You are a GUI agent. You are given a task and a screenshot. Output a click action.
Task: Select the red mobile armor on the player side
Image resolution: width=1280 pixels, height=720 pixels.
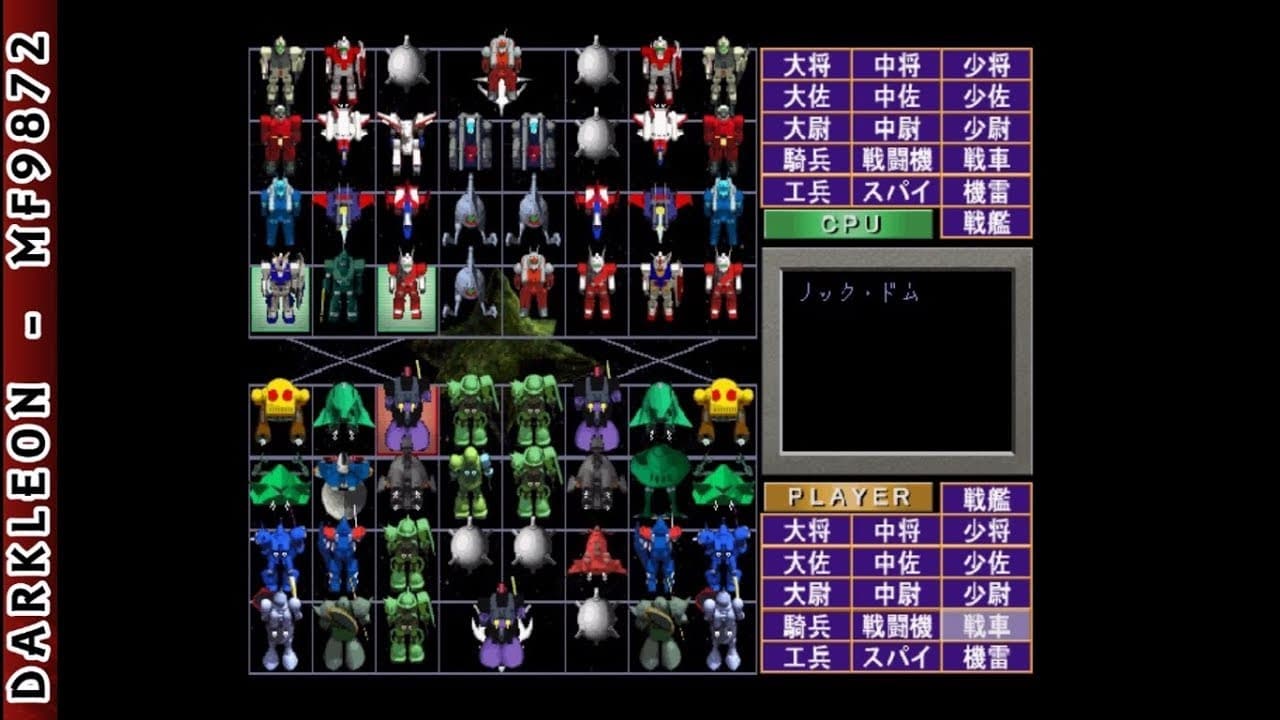[x=597, y=550]
